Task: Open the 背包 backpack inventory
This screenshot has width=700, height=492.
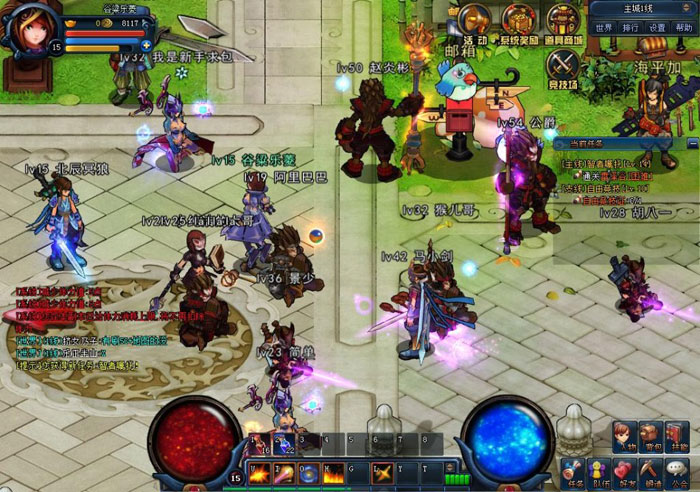Action: click(652, 436)
